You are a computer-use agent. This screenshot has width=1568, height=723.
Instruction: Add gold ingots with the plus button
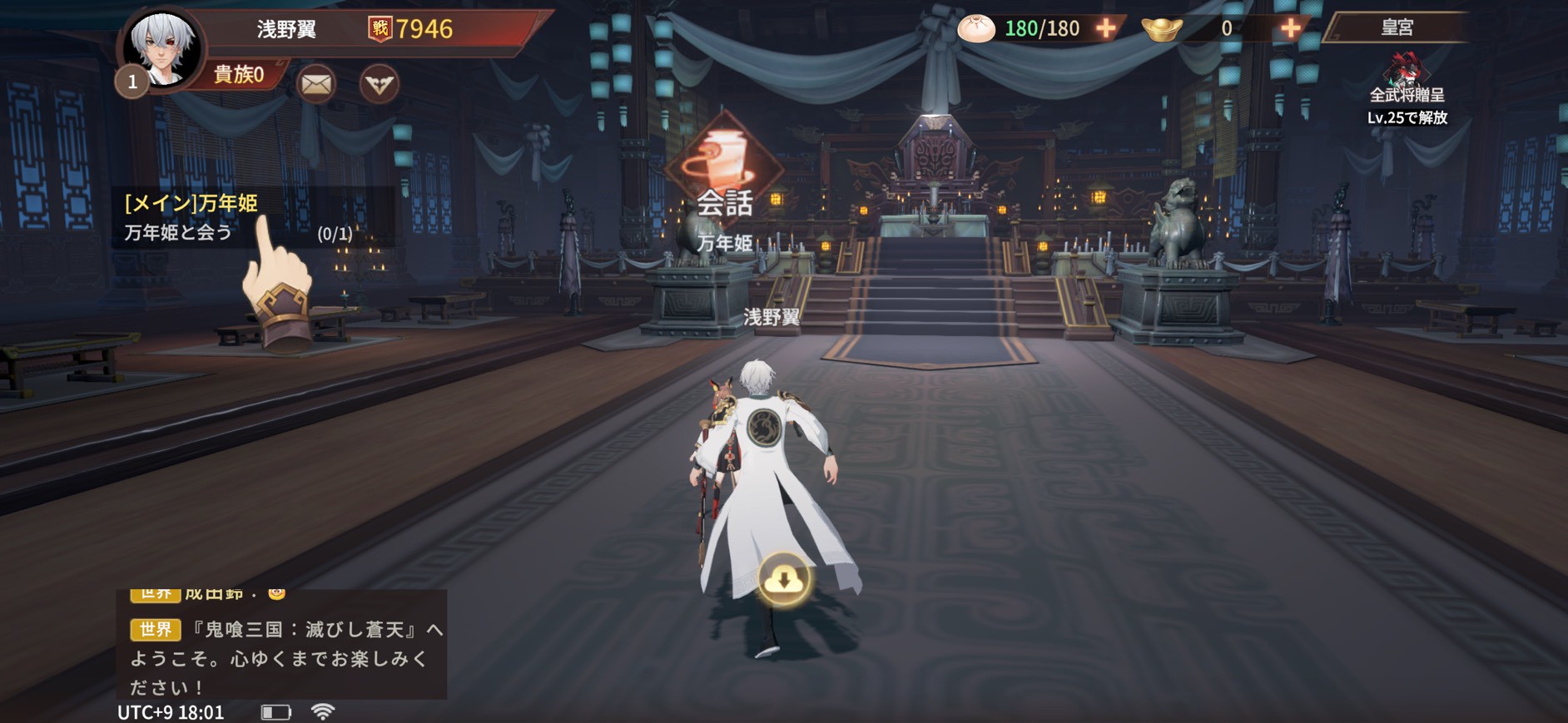coord(1290,28)
